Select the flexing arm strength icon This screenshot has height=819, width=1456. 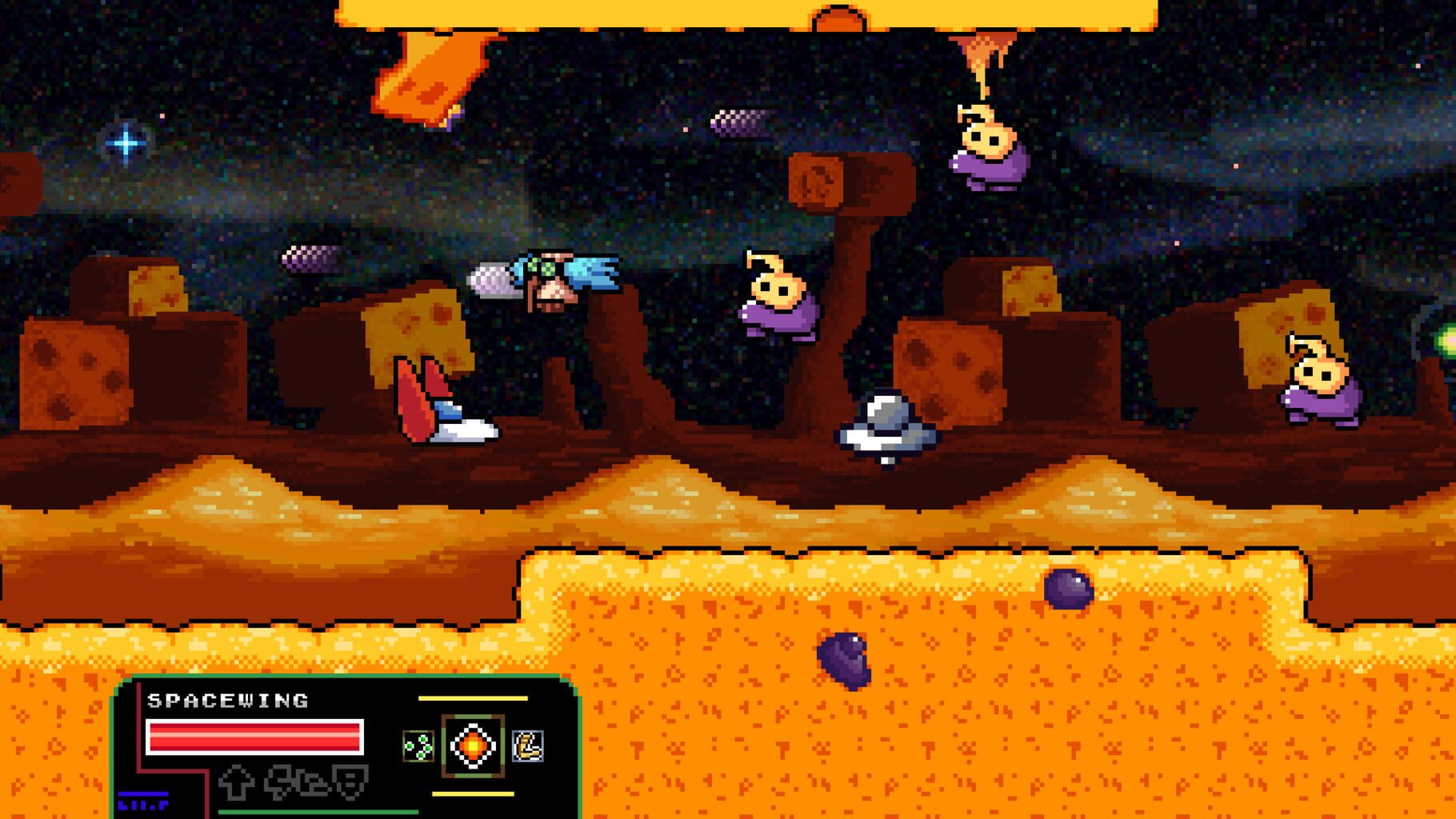coord(526,745)
